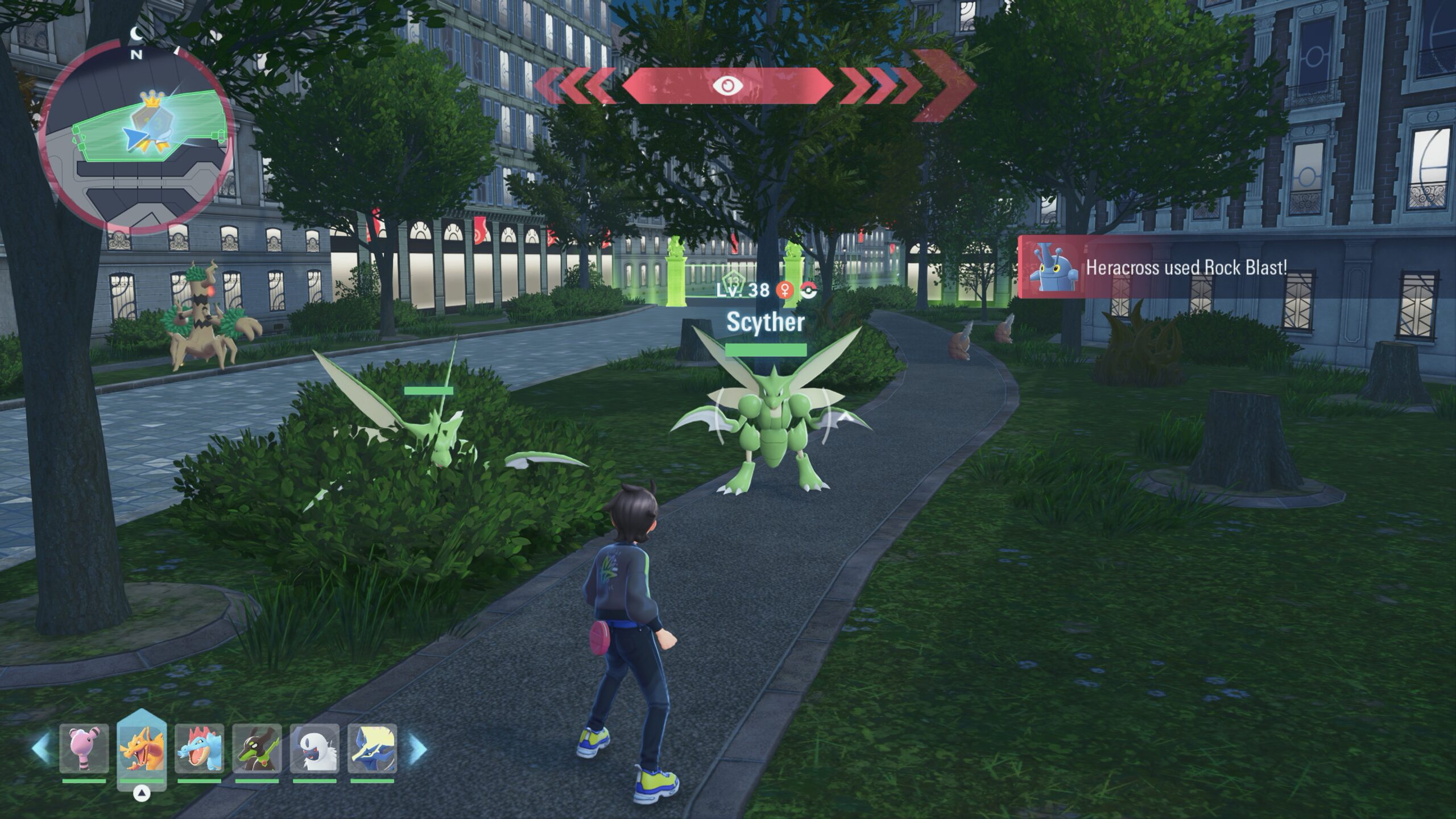Click the party bar's left arrow

tap(40, 748)
